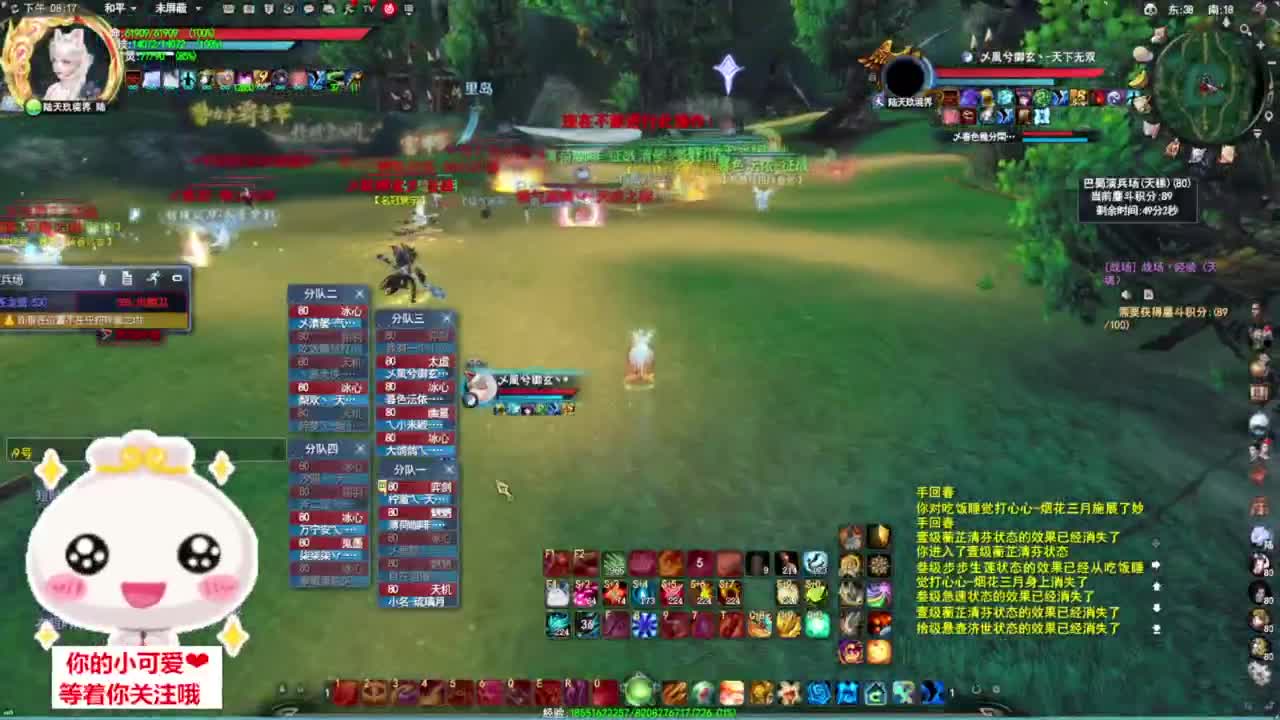1280x720 pixels.
Task: Open the 和平 mode dropdown
Action: (x=117, y=8)
